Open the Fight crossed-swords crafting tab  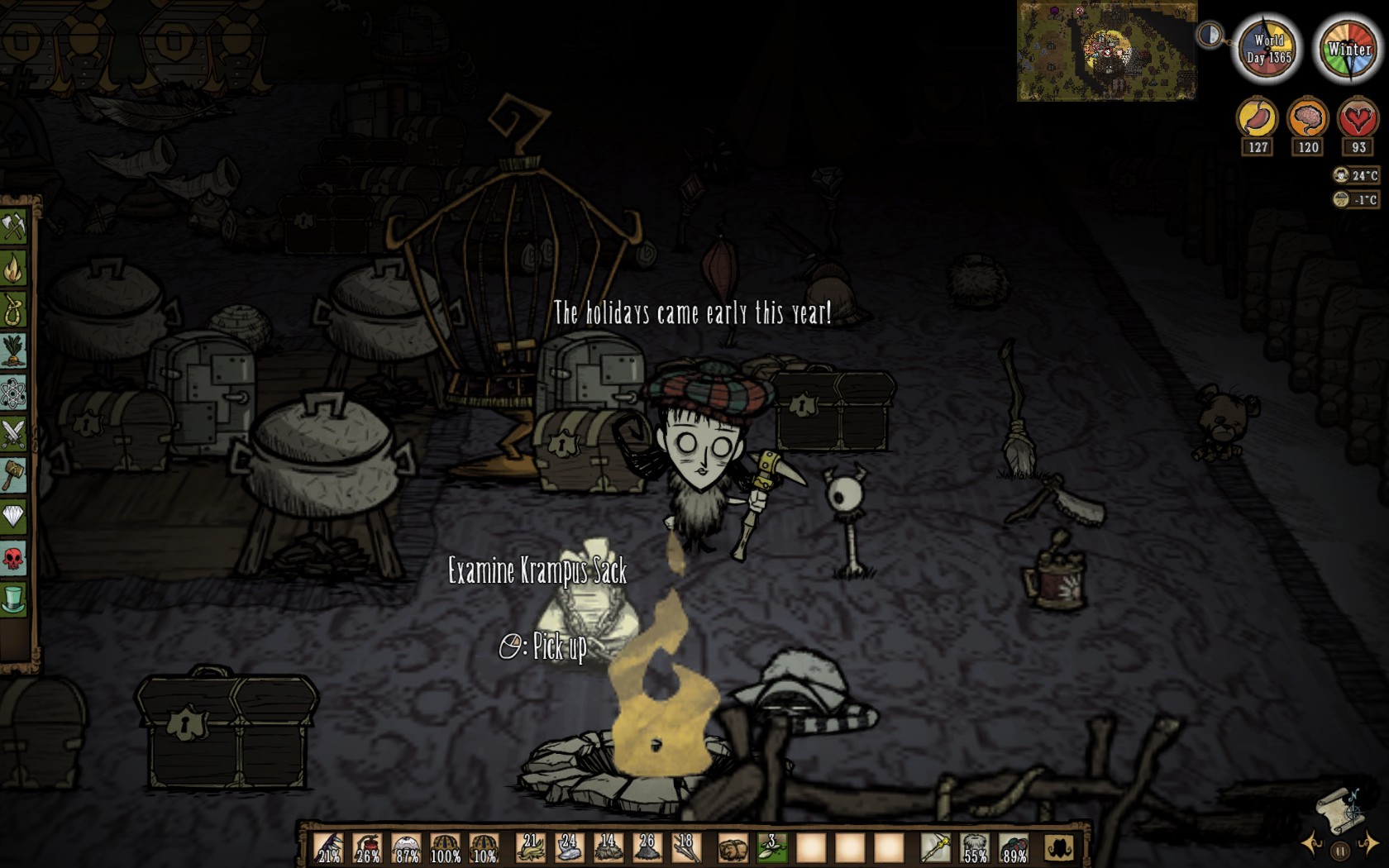pyautogui.click(x=14, y=434)
